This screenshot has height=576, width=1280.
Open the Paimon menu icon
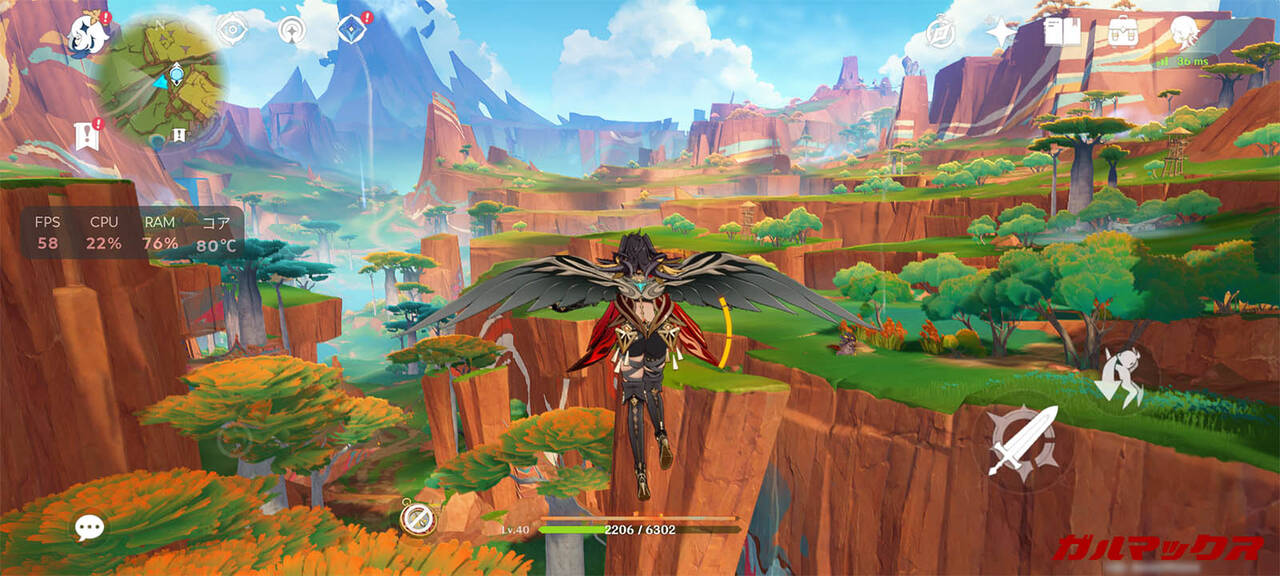(89, 36)
